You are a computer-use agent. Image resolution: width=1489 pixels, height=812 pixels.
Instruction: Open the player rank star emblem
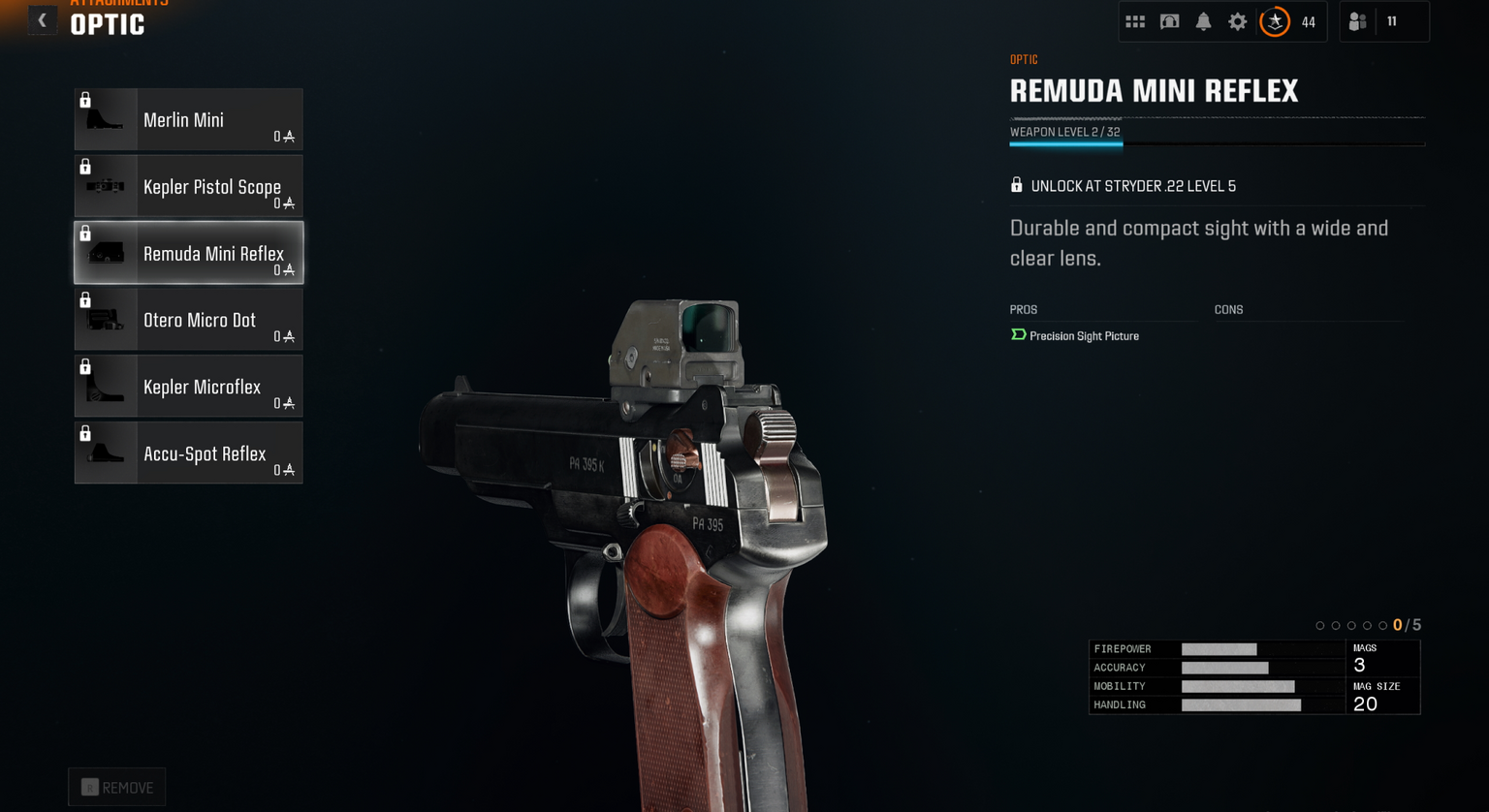(1275, 21)
